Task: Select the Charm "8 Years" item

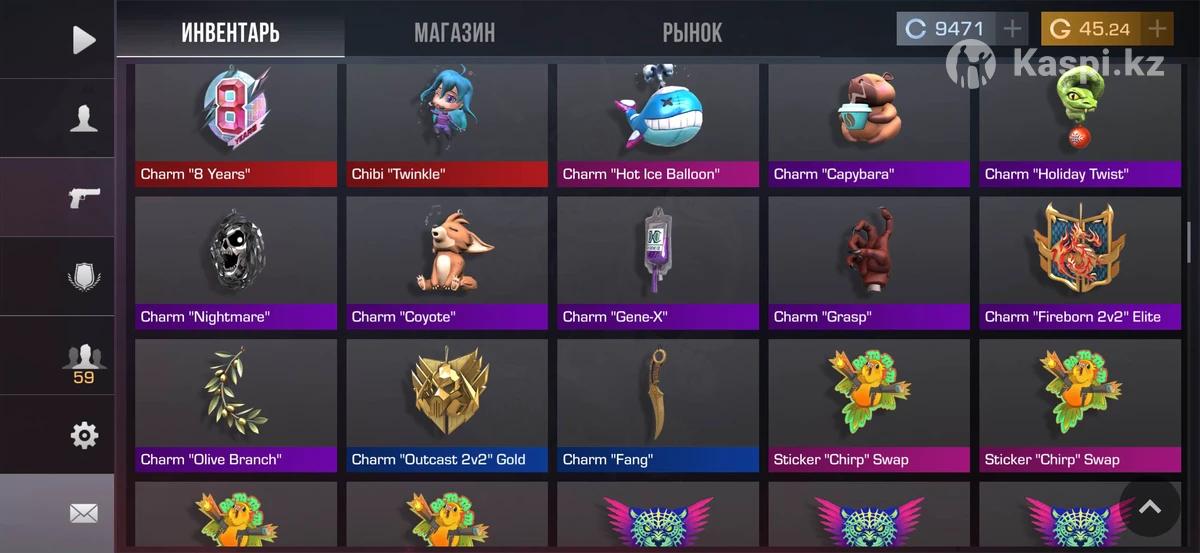Action: pyautogui.click(x=236, y=125)
